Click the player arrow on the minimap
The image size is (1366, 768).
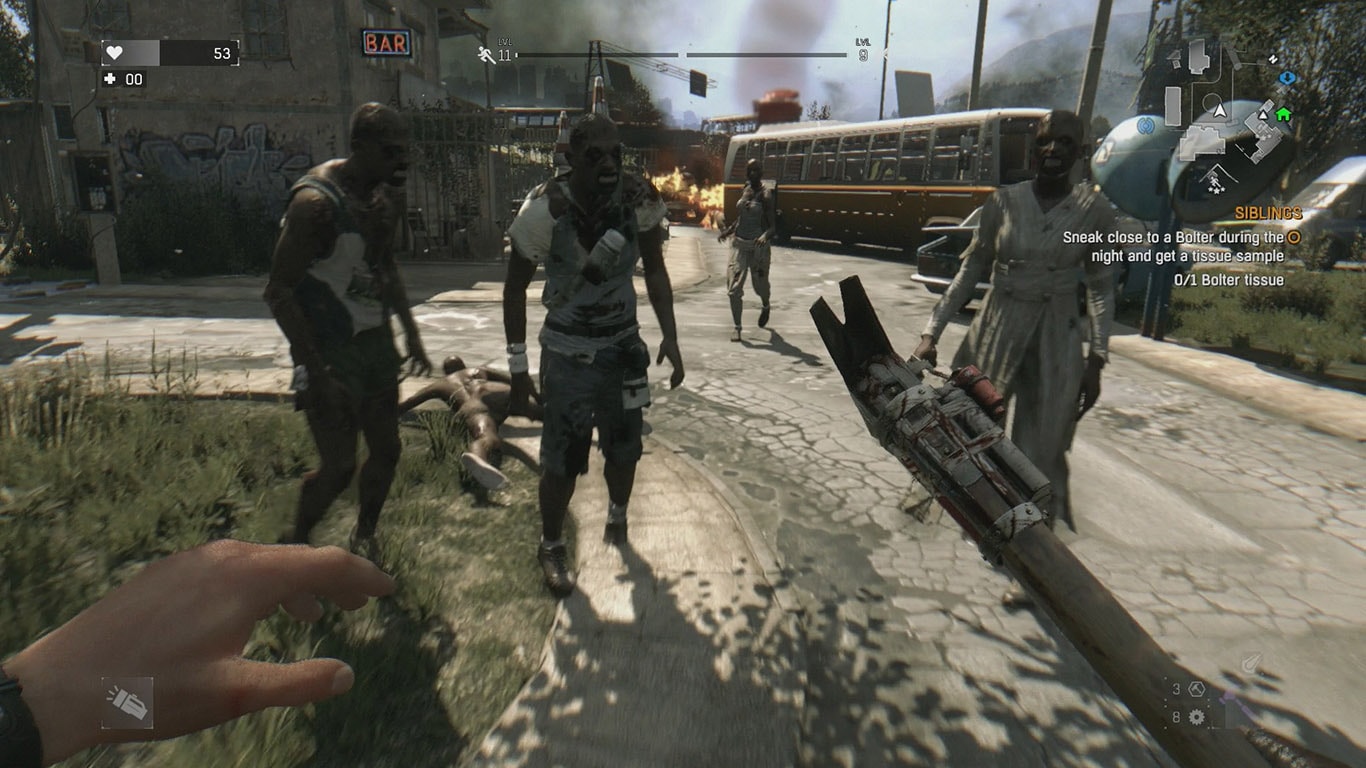[1220, 111]
